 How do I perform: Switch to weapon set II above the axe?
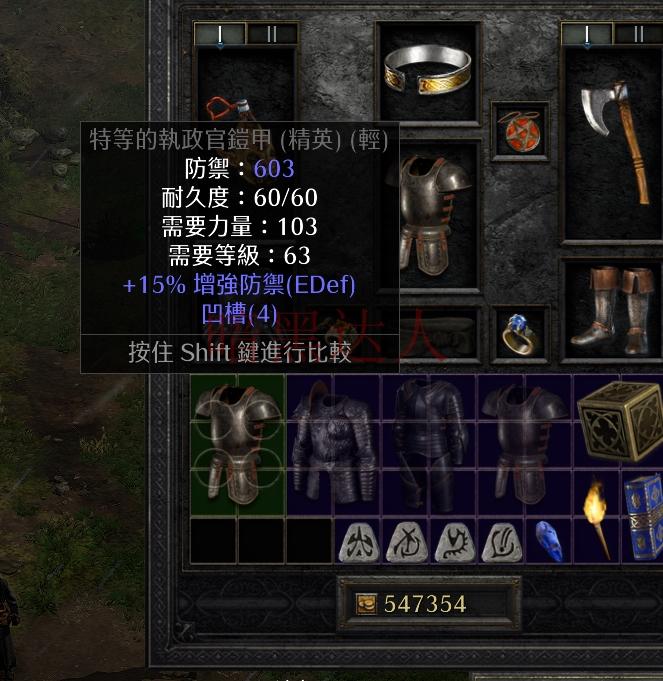tap(637, 34)
